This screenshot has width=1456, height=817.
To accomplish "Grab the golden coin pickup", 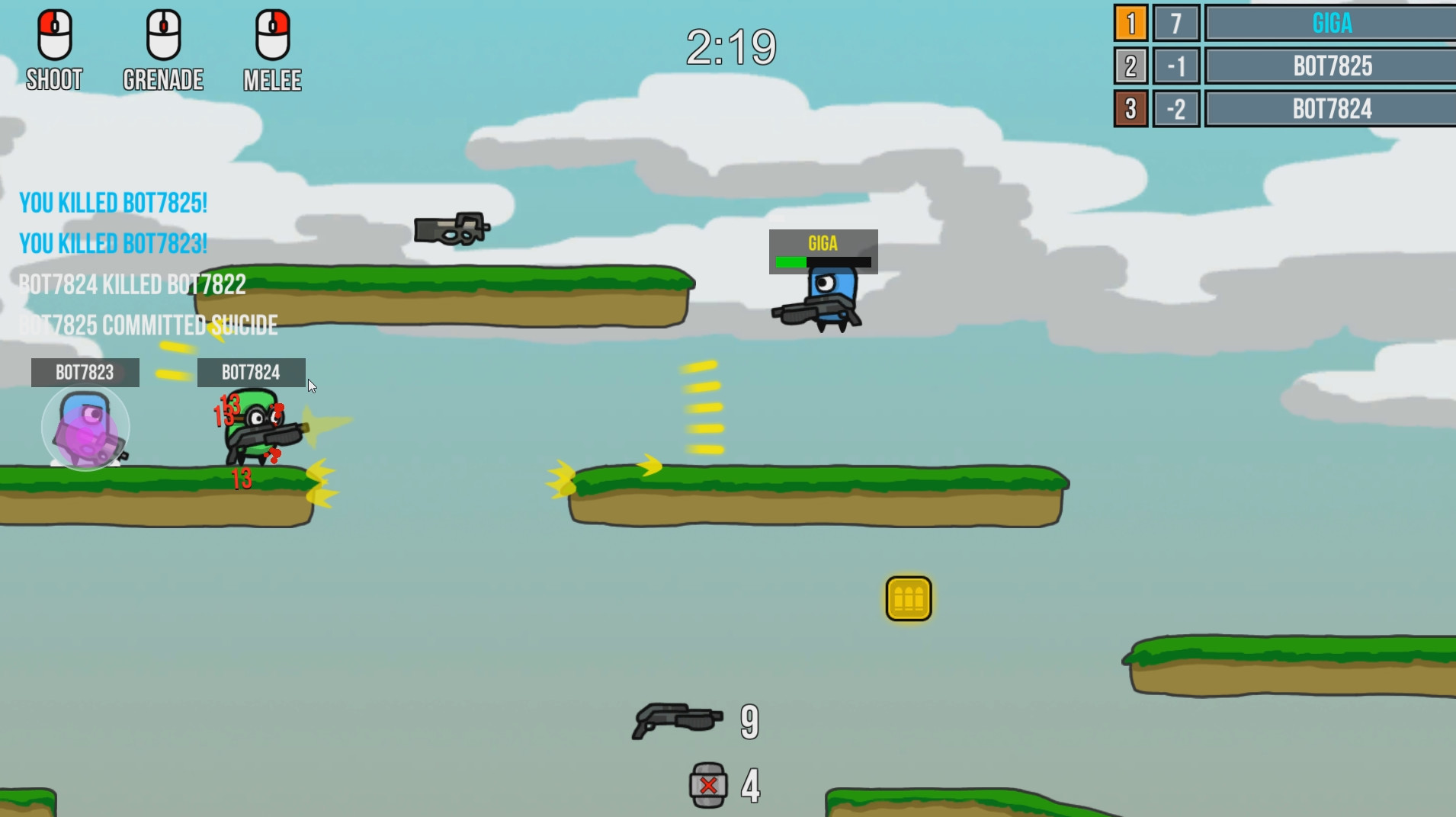I will point(906,599).
